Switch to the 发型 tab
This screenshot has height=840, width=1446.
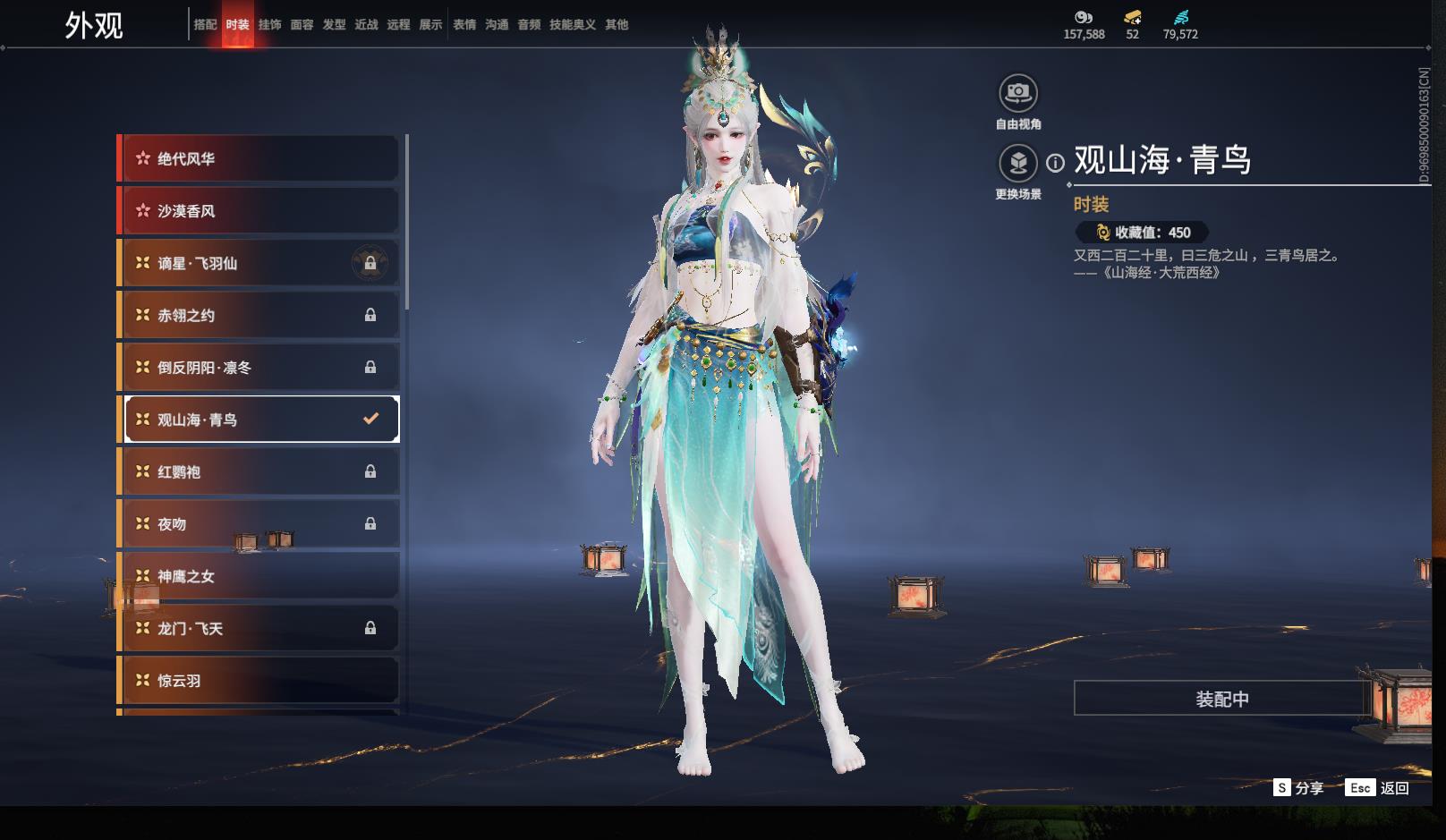pos(334,25)
